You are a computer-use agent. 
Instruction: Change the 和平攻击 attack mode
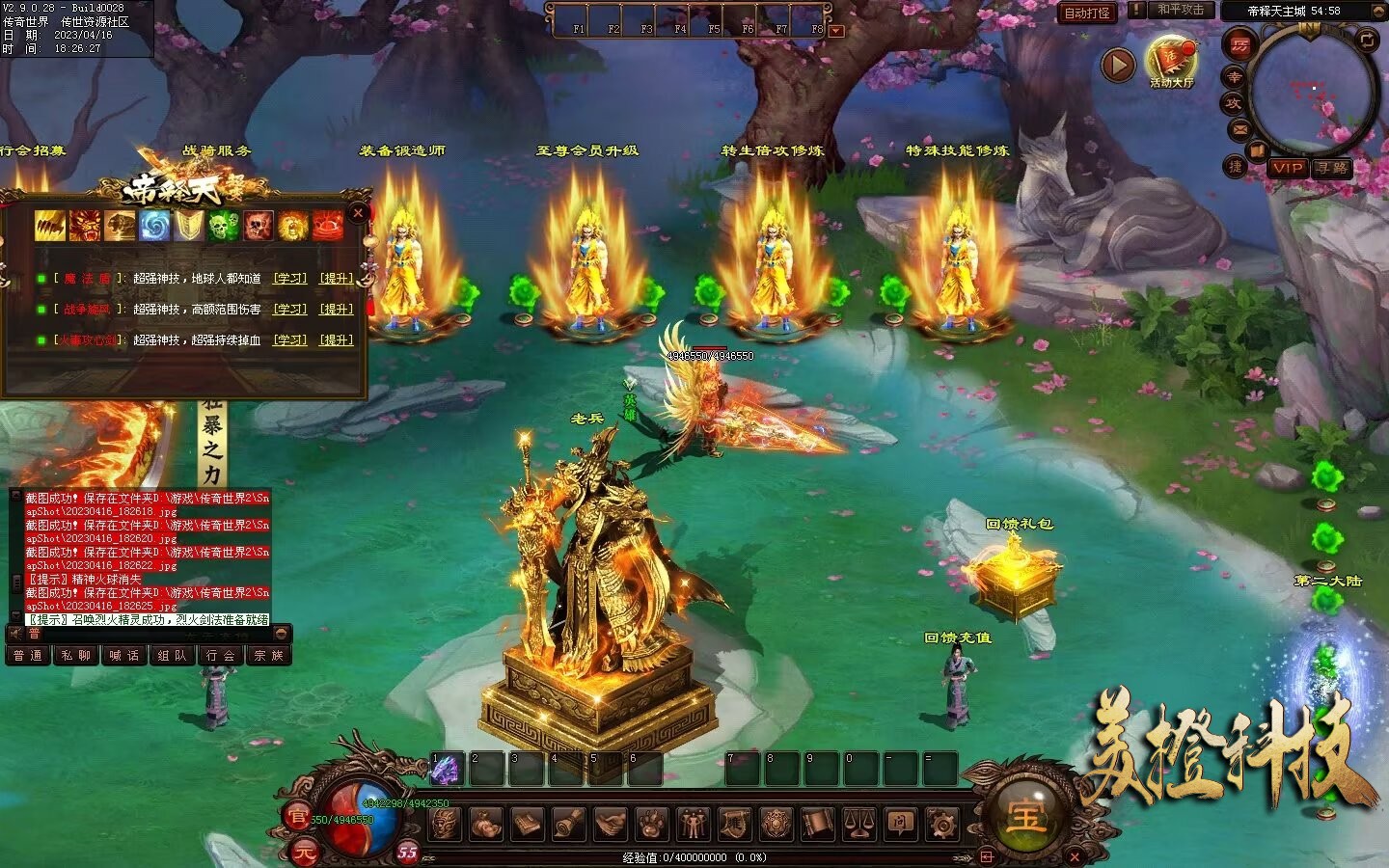click(x=1180, y=10)
